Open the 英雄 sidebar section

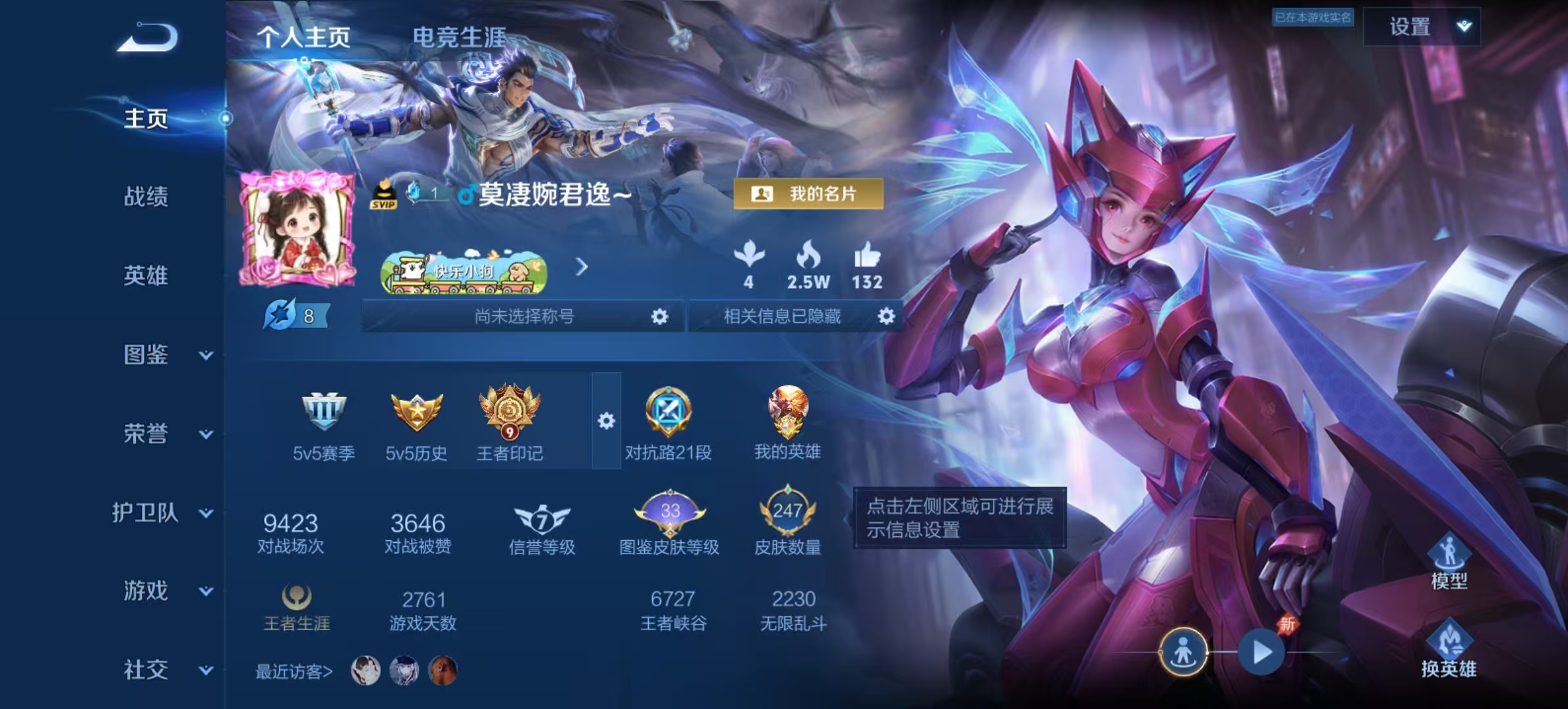pos(146,276)
